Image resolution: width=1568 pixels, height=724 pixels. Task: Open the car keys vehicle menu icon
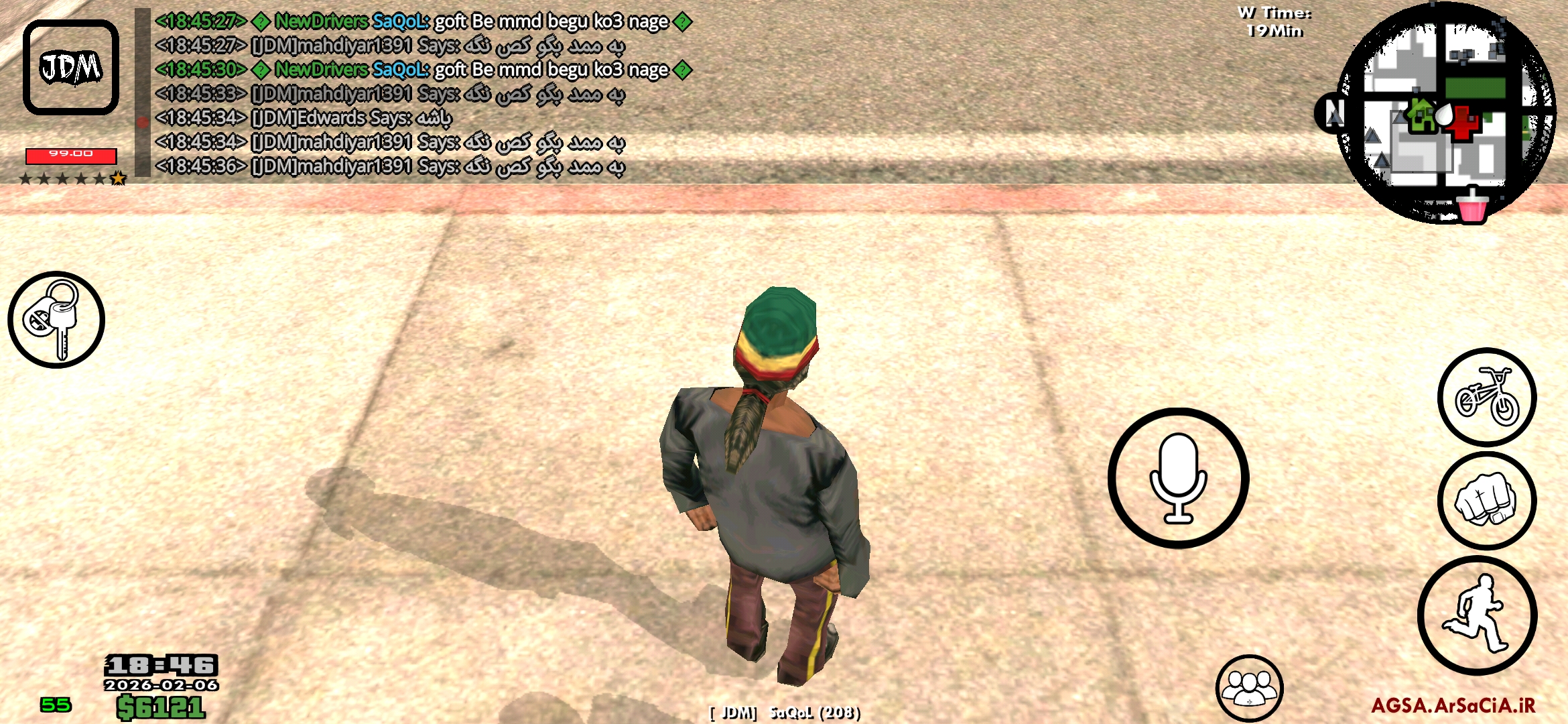(x=57, y=320)
